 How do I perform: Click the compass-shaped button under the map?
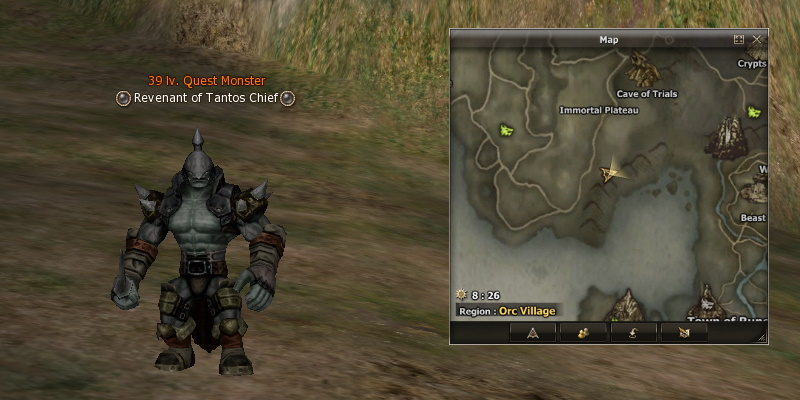point(533,333)
